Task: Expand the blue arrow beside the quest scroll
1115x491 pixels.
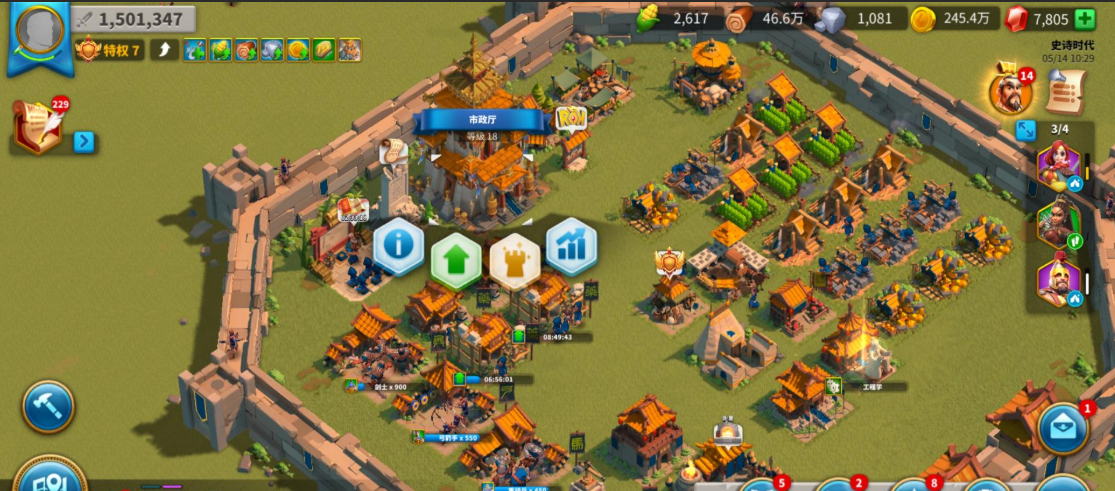Action: pyautogui.click(x=84, y=142)
